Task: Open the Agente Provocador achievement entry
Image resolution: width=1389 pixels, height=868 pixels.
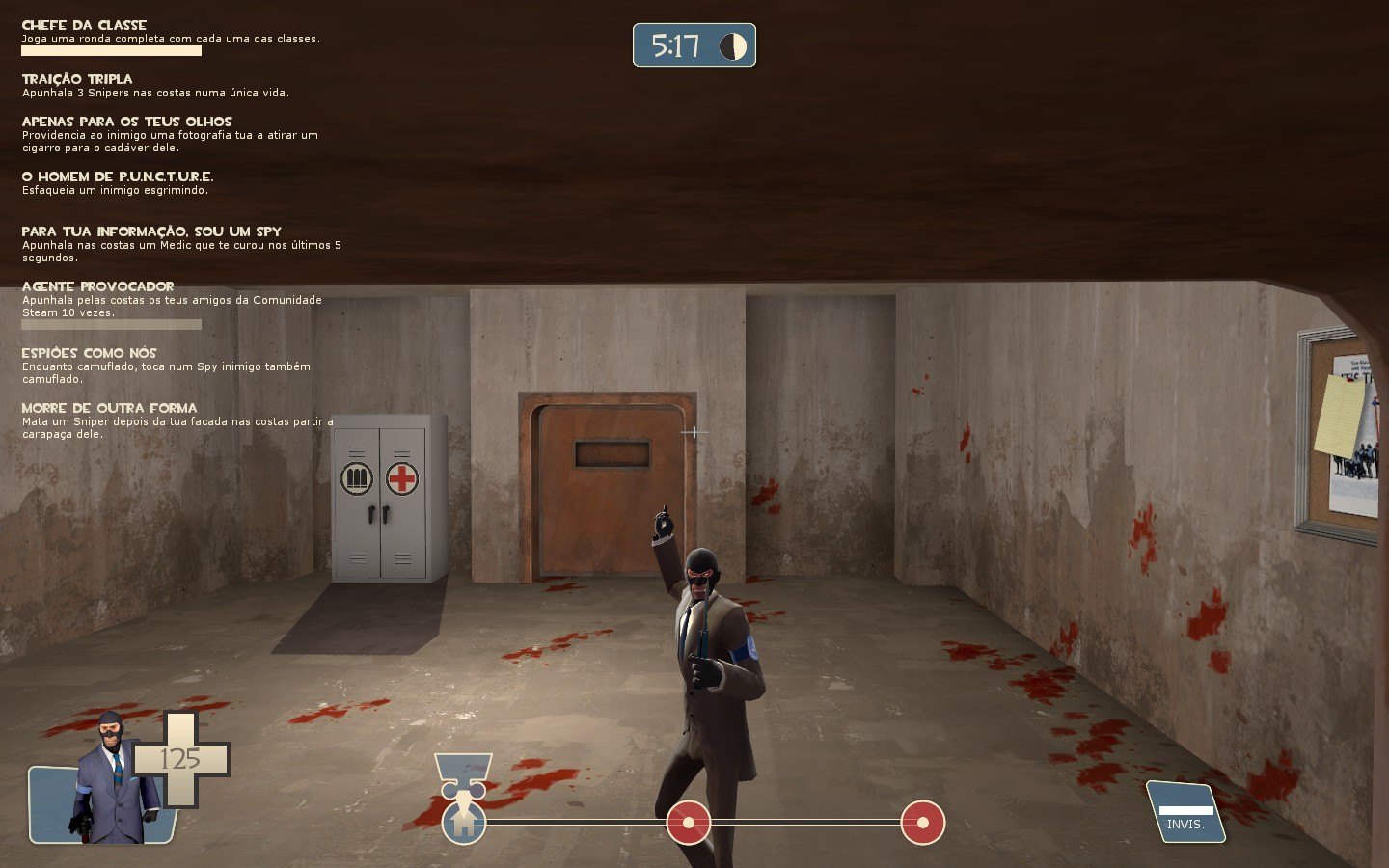Action: (97, 286)
